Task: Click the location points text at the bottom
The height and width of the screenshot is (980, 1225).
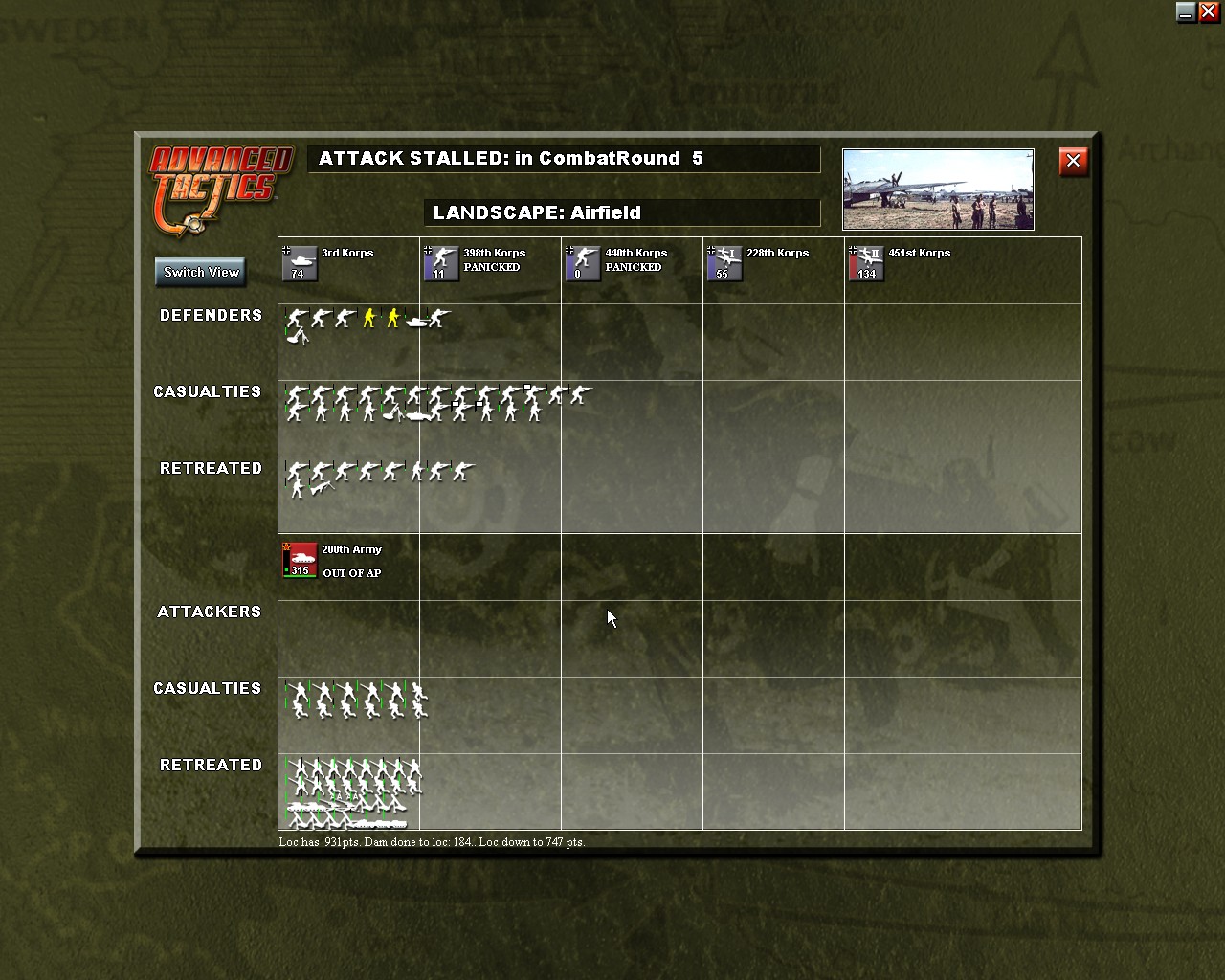Action: click(x=433, y=842)
